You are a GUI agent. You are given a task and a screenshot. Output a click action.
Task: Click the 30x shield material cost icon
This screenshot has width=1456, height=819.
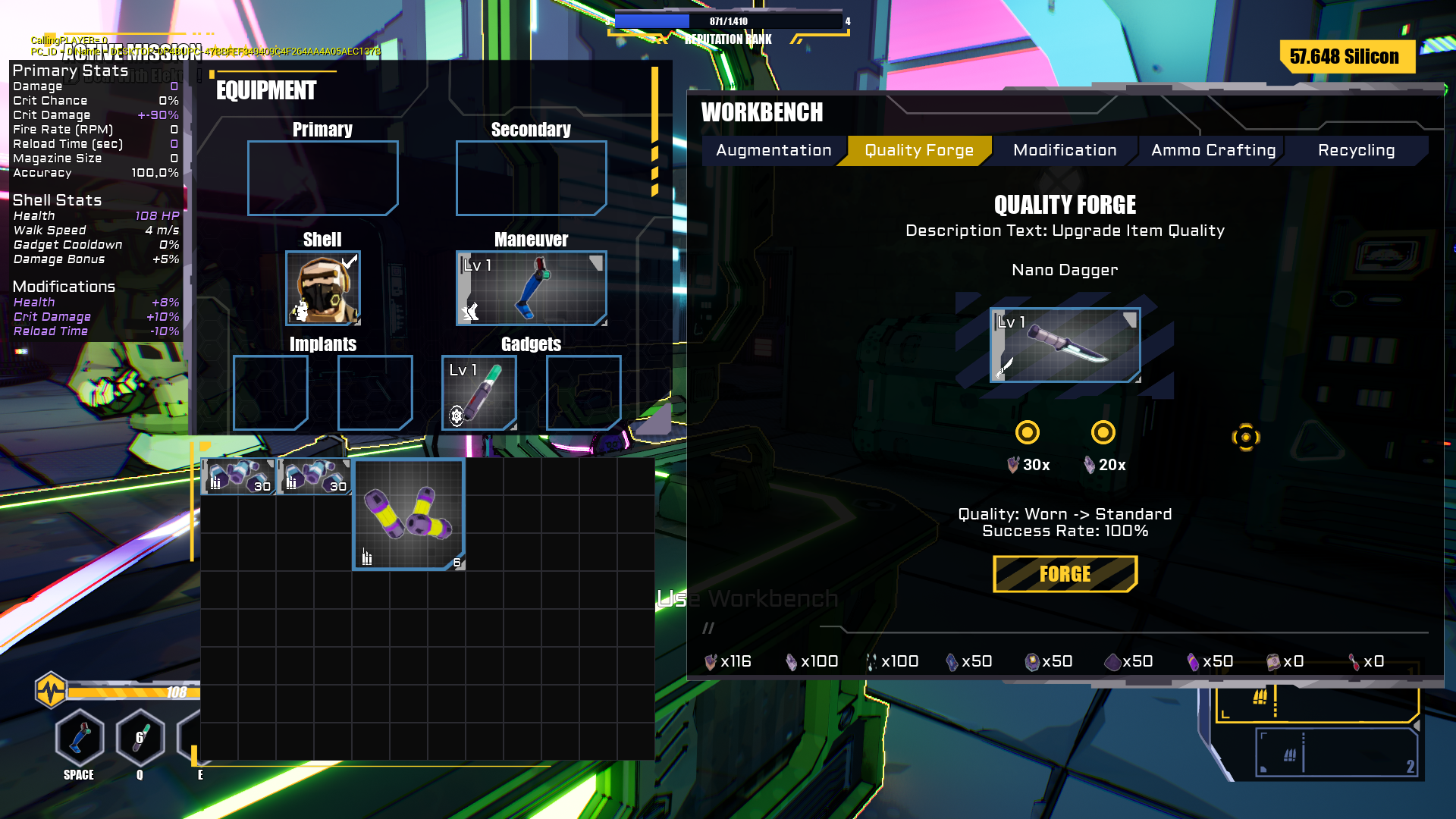[1015, 465]
